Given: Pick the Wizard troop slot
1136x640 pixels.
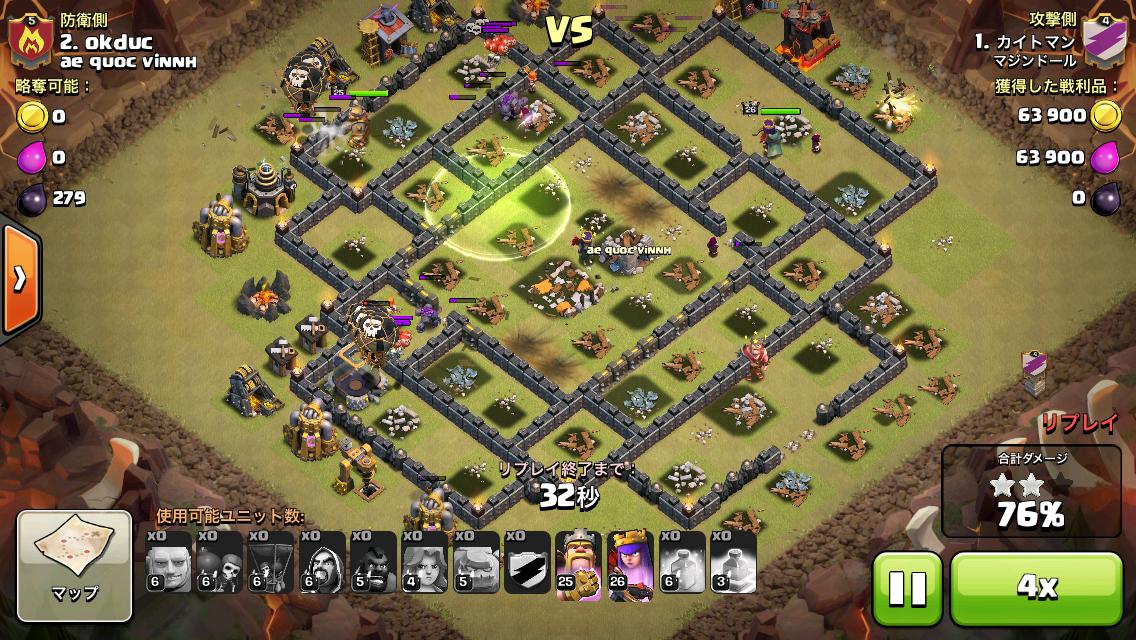Looking at the screenshot, I should point(321,563).
